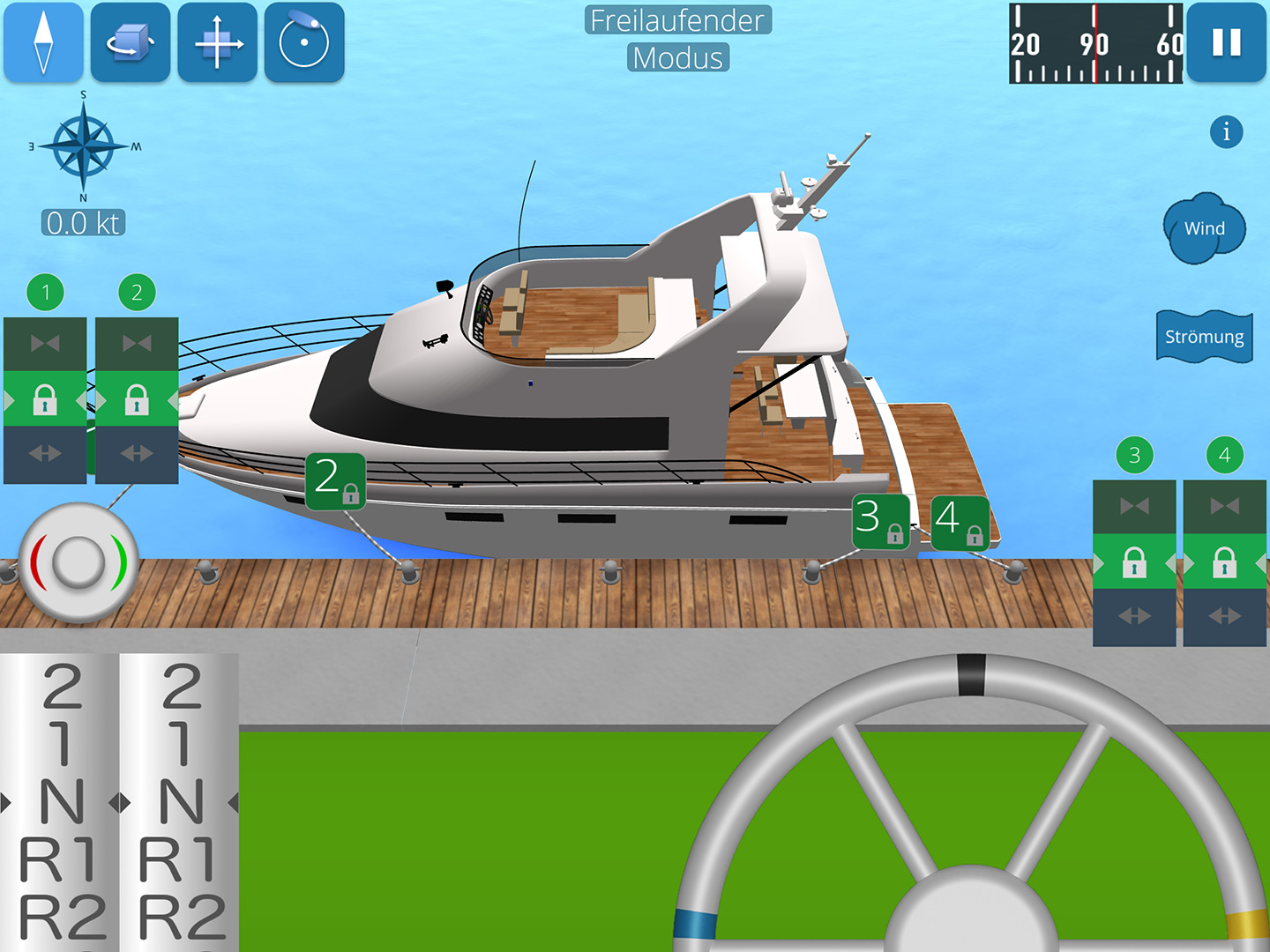This screenshot has width=1270, height=952.
Task: Shorten mooring line 1 with the pull-in control
Action: coord(44,344)
